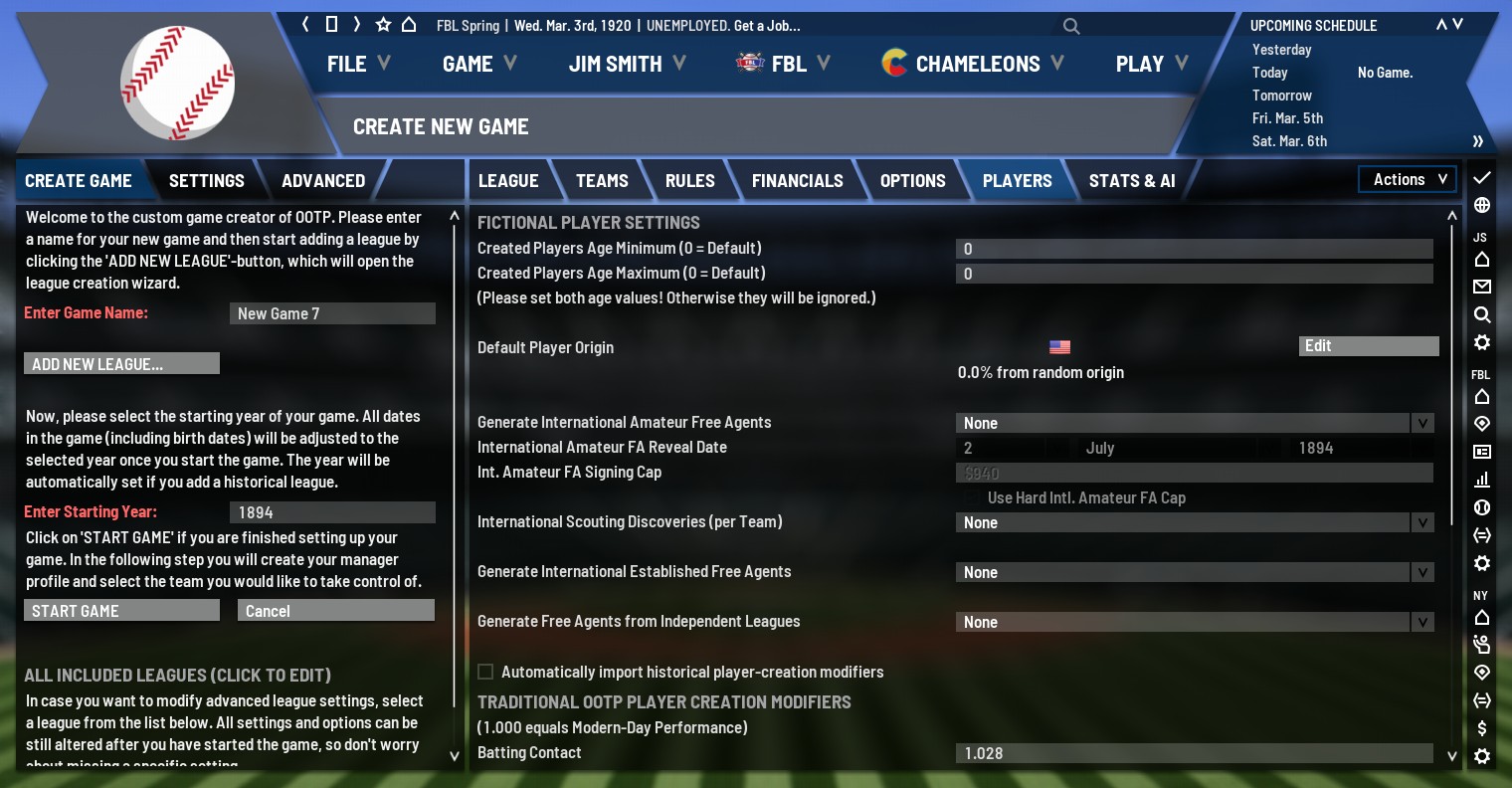Select the Enter Game Name field

point(332,313)
